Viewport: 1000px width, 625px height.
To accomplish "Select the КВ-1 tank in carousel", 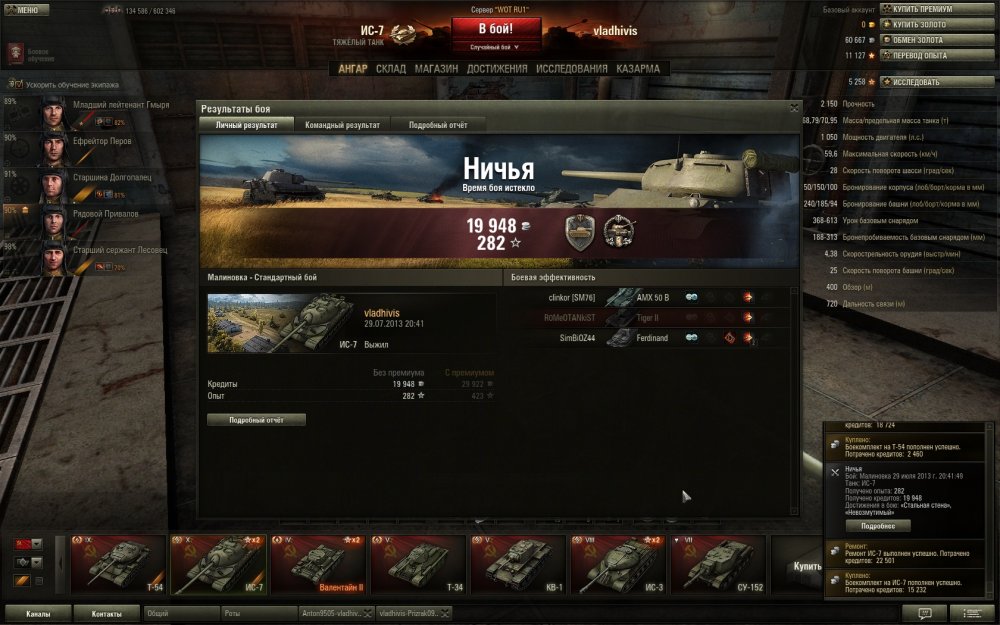I will 516,565.
